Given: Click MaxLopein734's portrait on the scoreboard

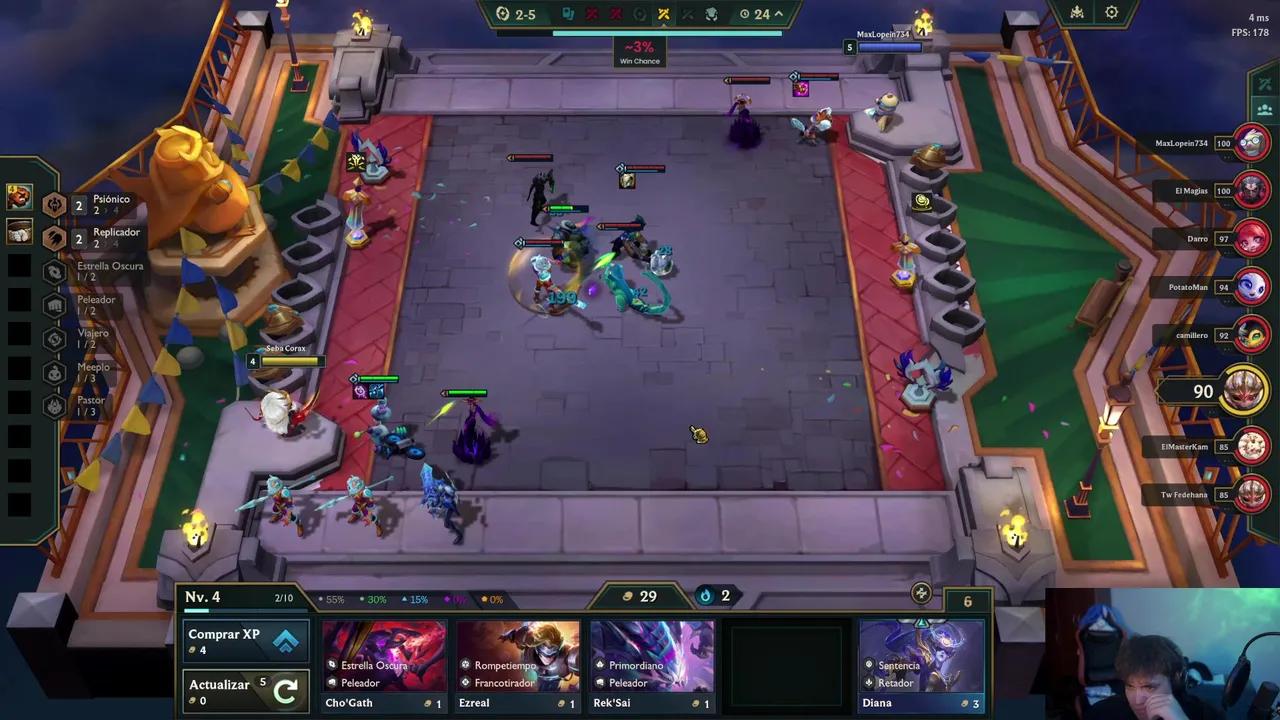Looking at the screenshot, I should [1250, 143].
